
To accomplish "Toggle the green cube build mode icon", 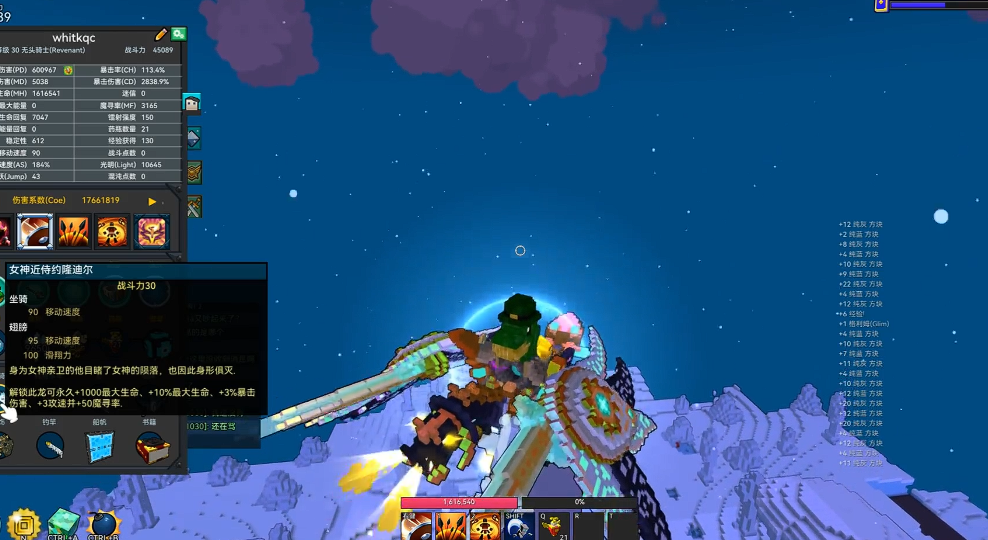I will (63, 523).
